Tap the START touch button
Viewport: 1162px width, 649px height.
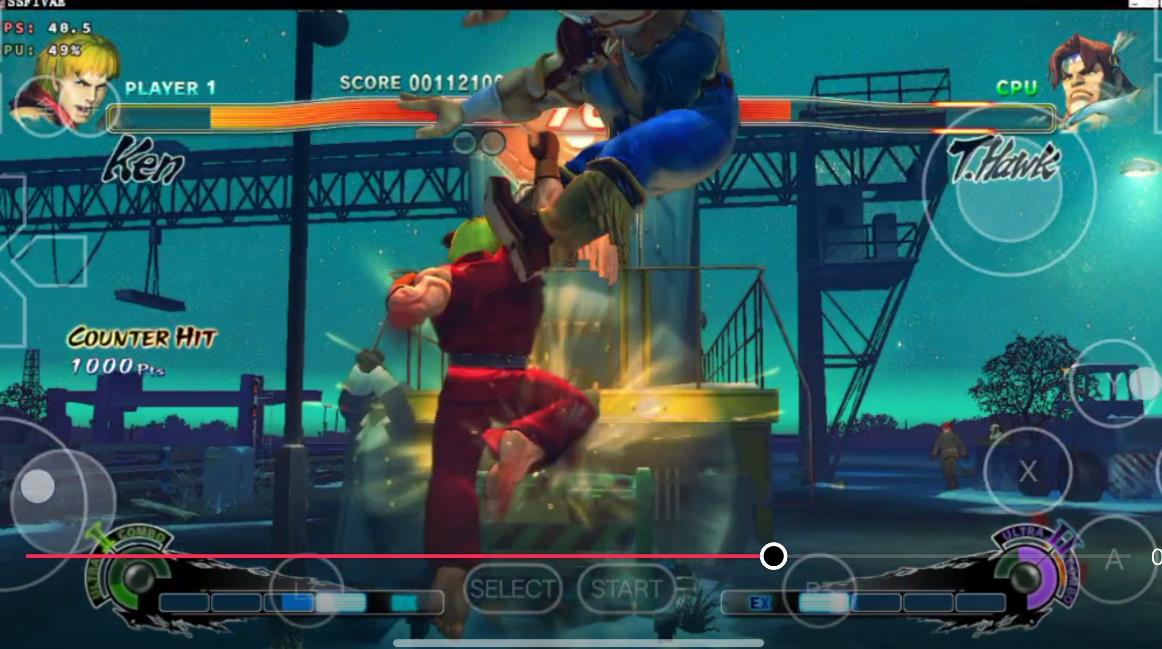[627, 590]
